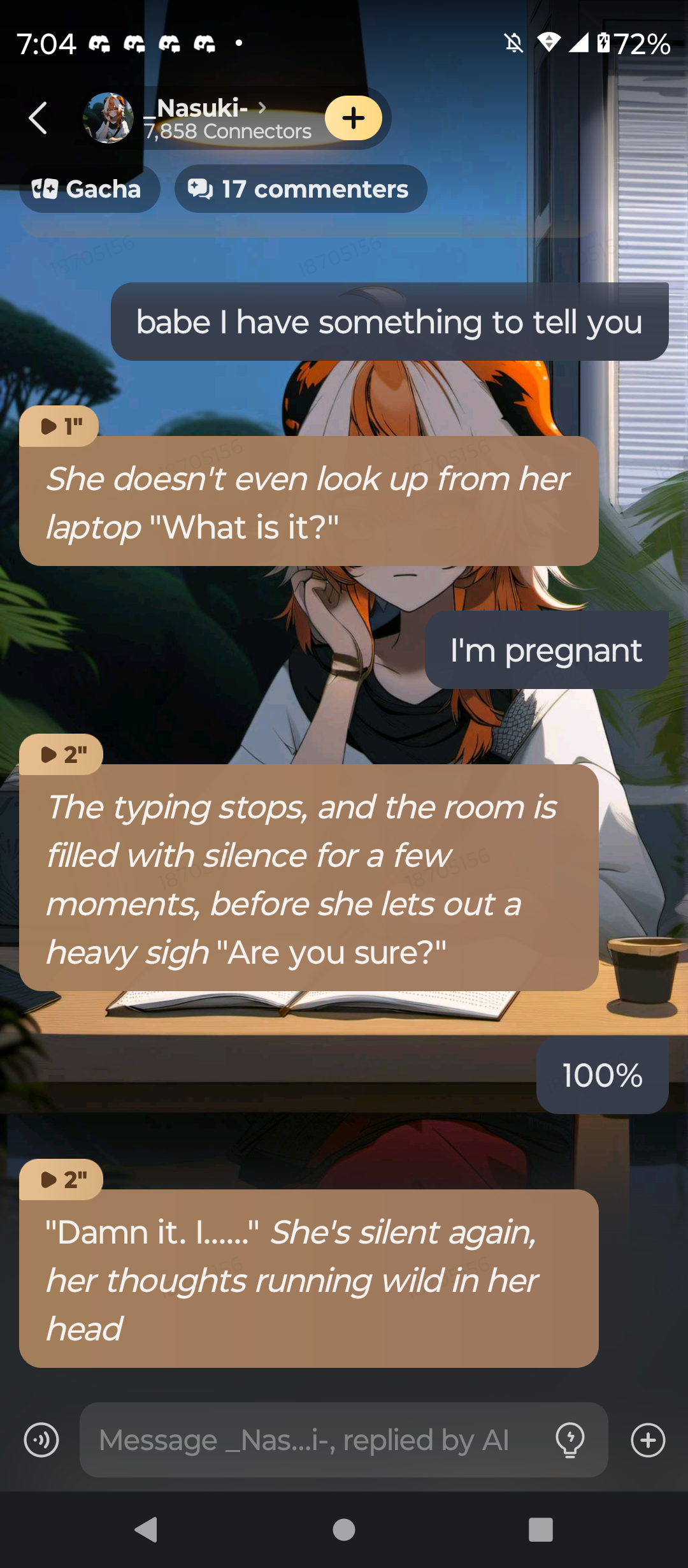Image resolution: width=688 pixels, height=1568 pixels.
Task: Open _Nasuki- character profile avatar
Action: pyautogui.click(x=108, y=118)
